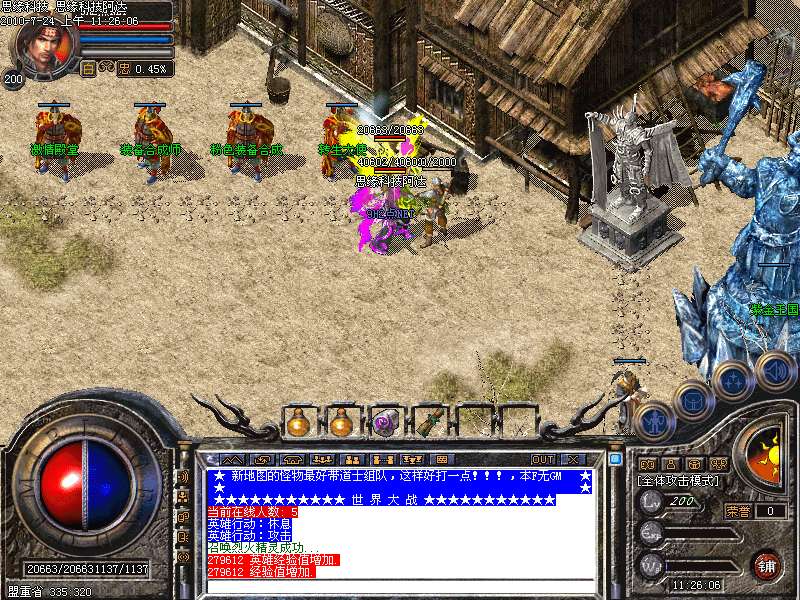Click the 白 hero state button

click(x=88, y=69)
